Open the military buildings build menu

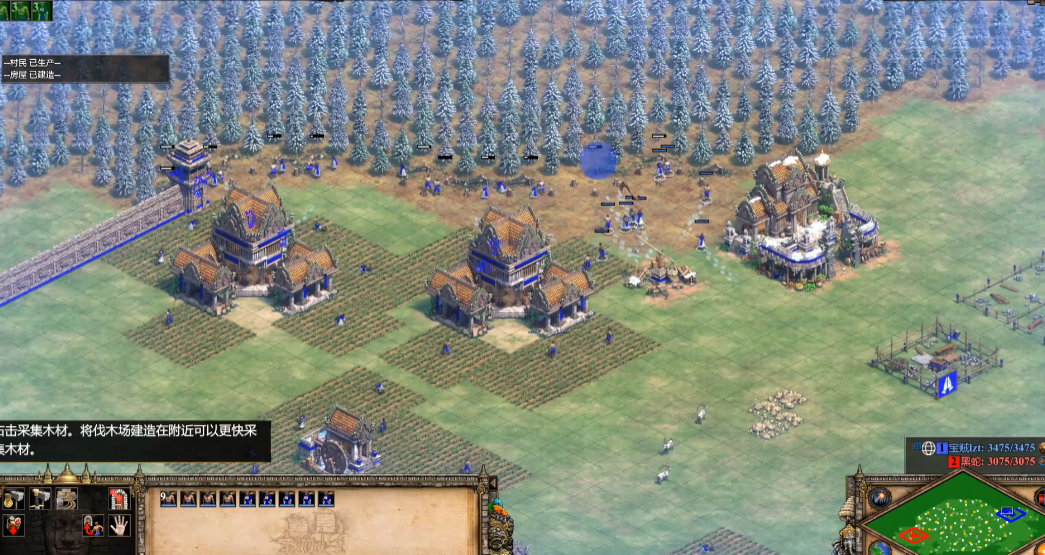point(42,498)
